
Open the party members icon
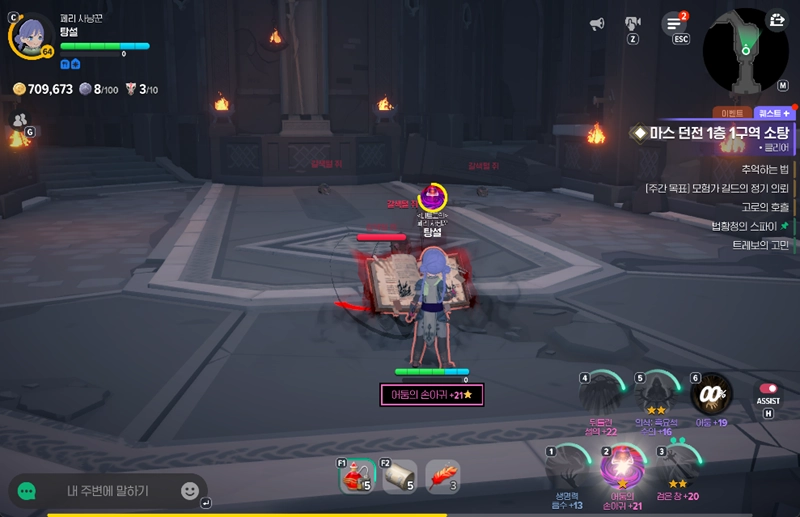coord(19,120)
